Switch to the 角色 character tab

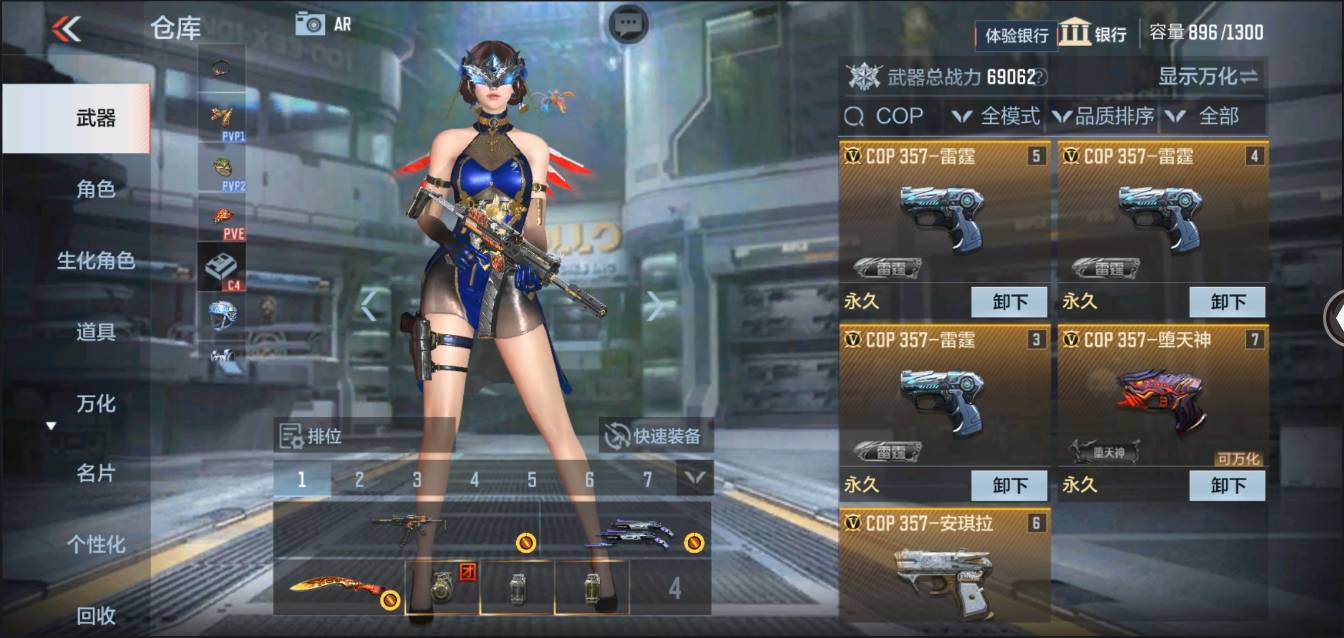point(96,189)
